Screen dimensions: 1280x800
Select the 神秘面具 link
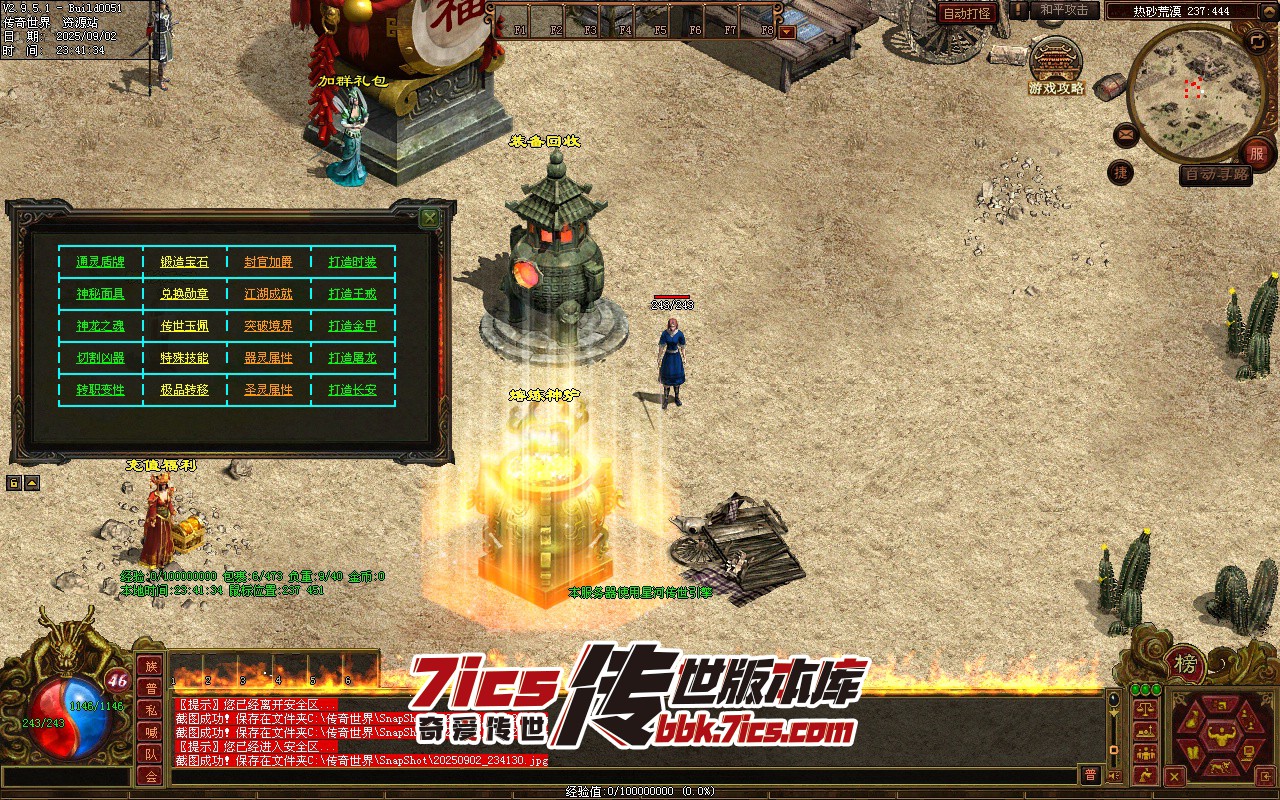pos(100,294)
